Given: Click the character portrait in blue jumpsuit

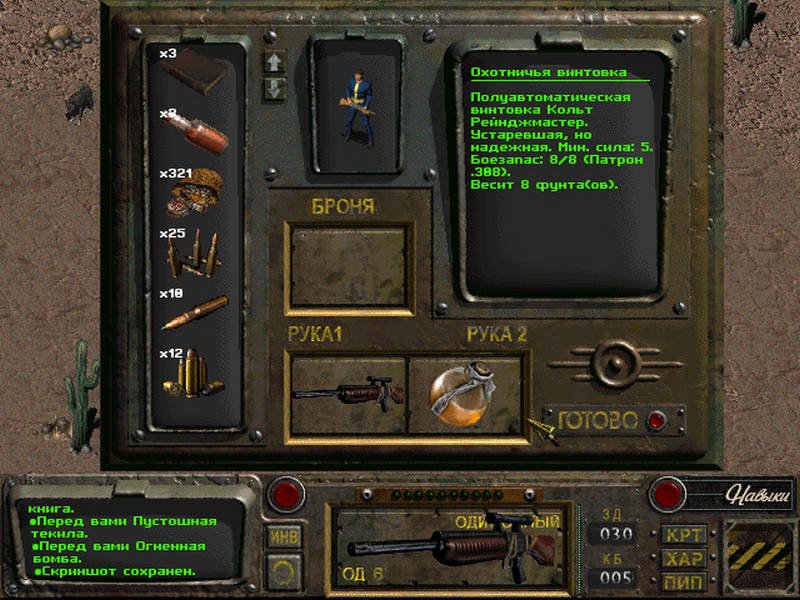Looking at the screenshot, I should pos(357,105).
